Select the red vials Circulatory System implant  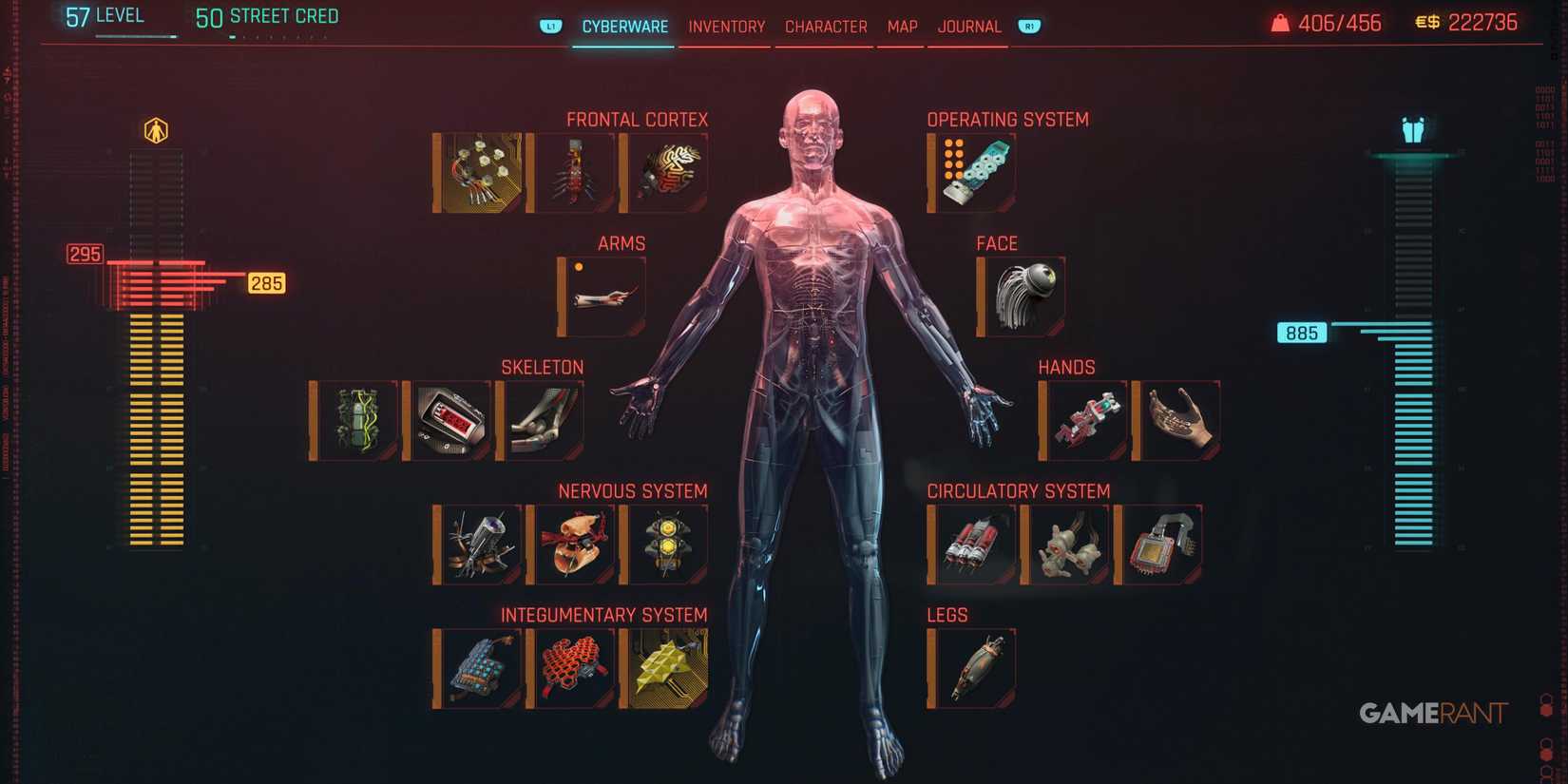972,543
